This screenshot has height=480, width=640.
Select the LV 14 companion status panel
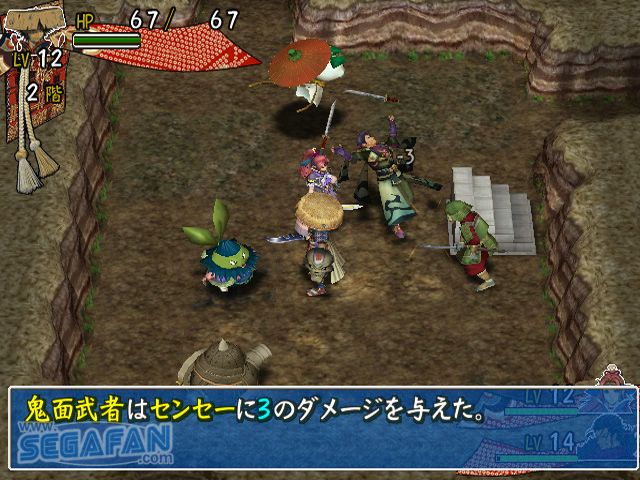563,445
